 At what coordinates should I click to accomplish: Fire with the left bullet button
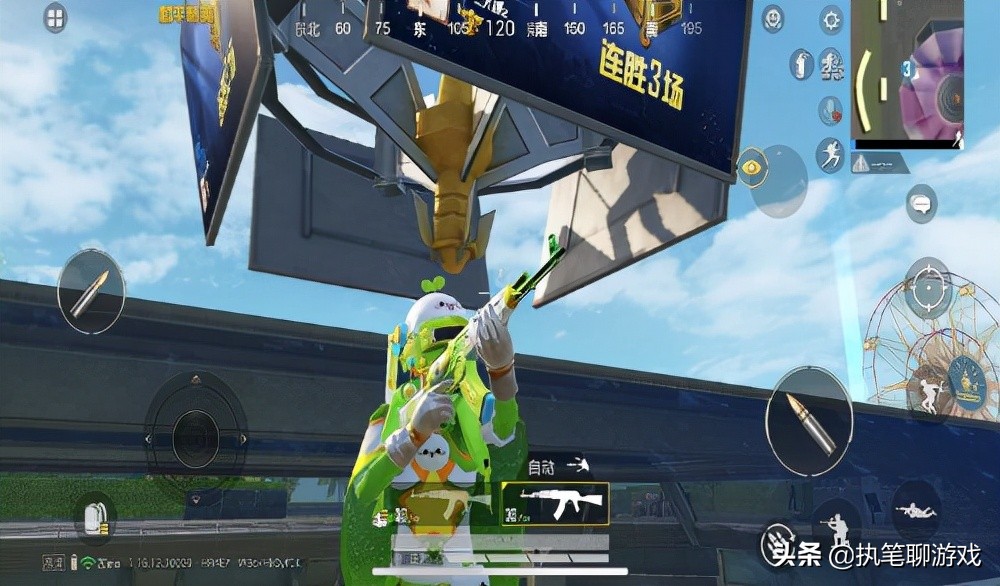click(91, 291)
